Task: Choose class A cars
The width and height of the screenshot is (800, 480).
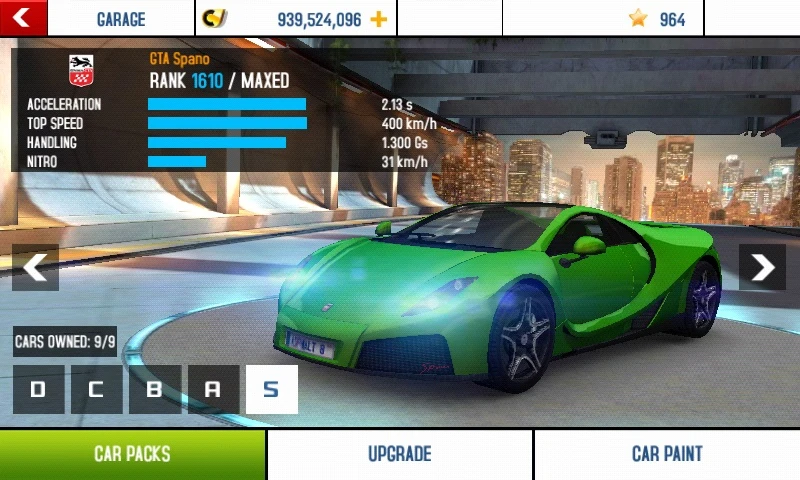Action: point(212,390)
